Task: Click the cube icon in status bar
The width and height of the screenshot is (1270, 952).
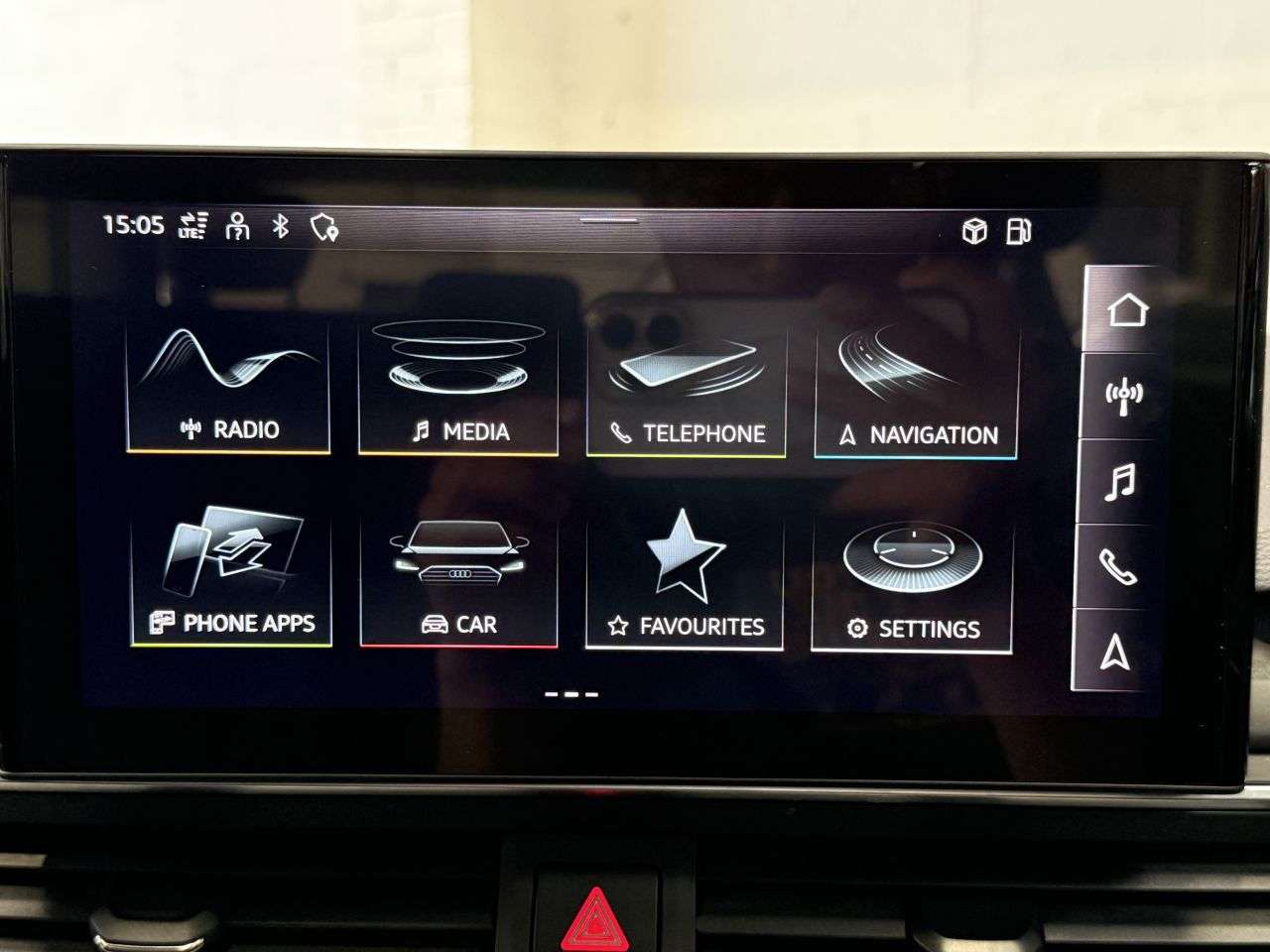Action: 974,231
